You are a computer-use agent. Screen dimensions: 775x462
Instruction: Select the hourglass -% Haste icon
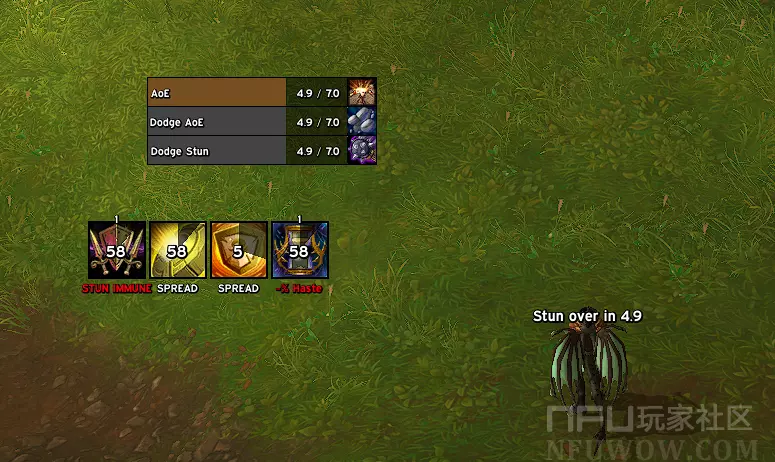point(300,250)
